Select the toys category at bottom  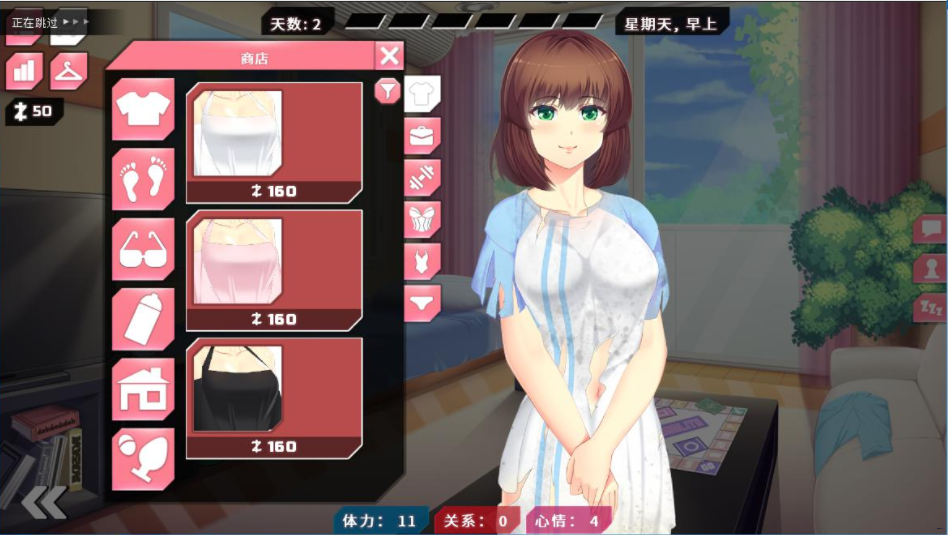point(143,459)
